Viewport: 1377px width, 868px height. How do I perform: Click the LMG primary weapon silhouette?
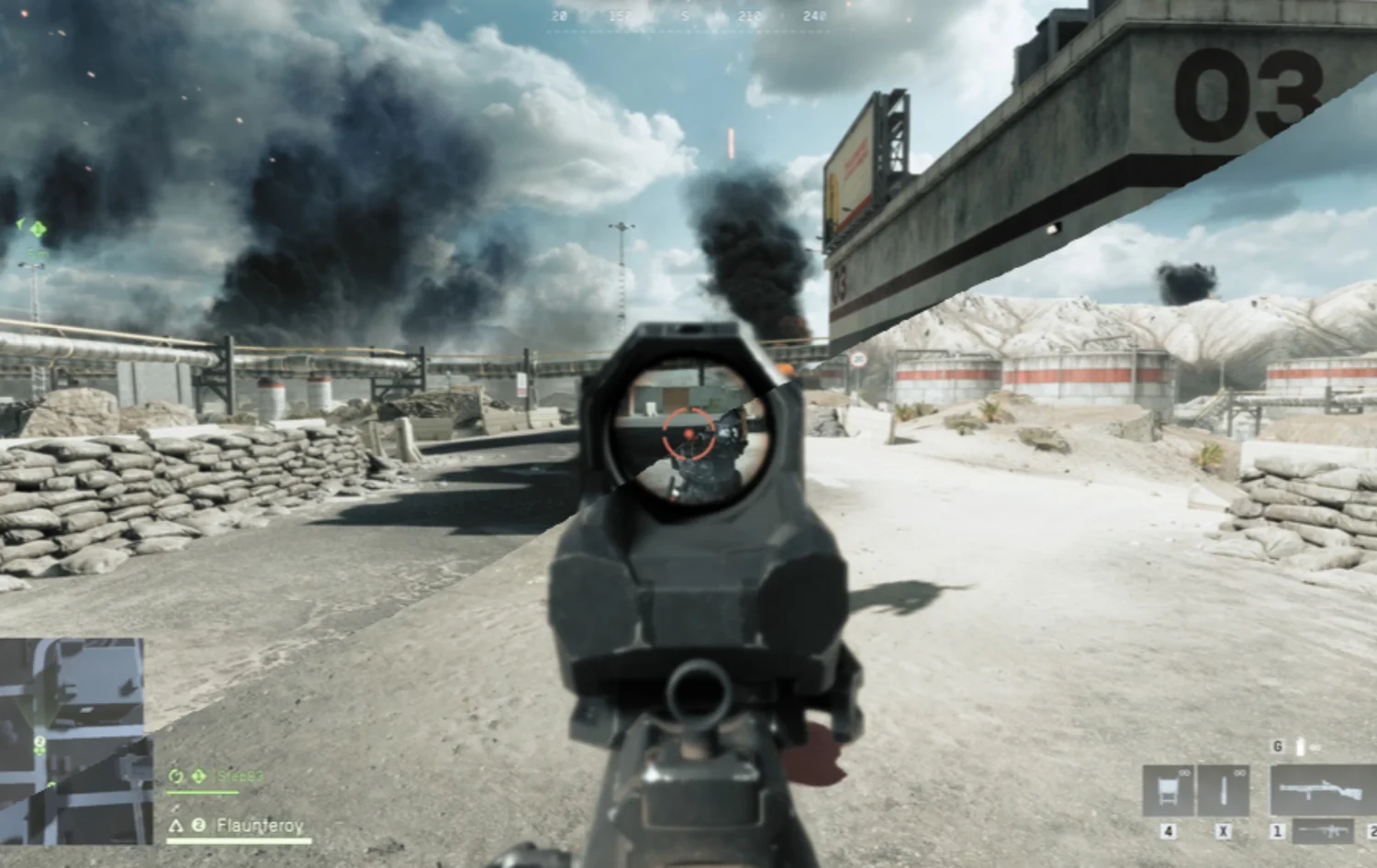(1320, 789)
